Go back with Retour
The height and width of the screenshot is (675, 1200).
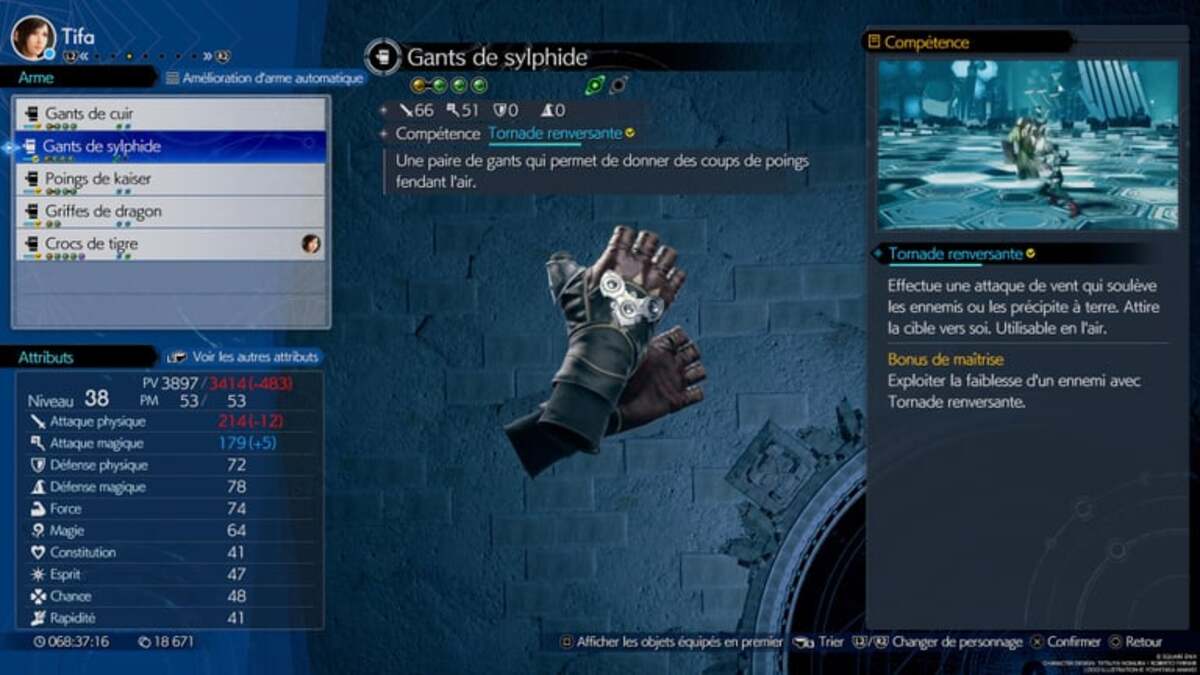1137,643
